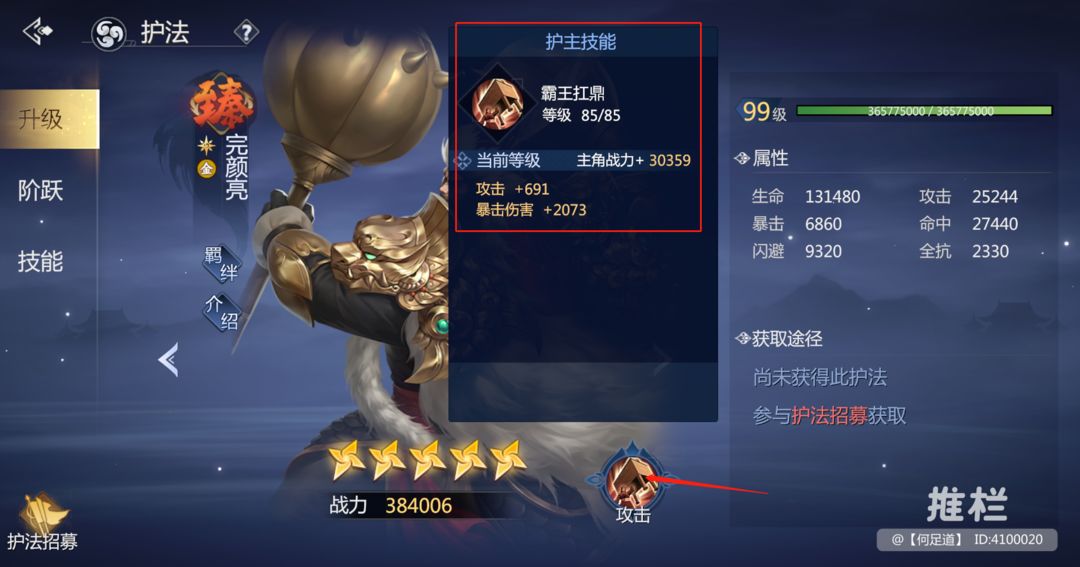This screenshot has width=1080, height=567.
Task: Switch to the 升级 tab
Action: [42, 119]
